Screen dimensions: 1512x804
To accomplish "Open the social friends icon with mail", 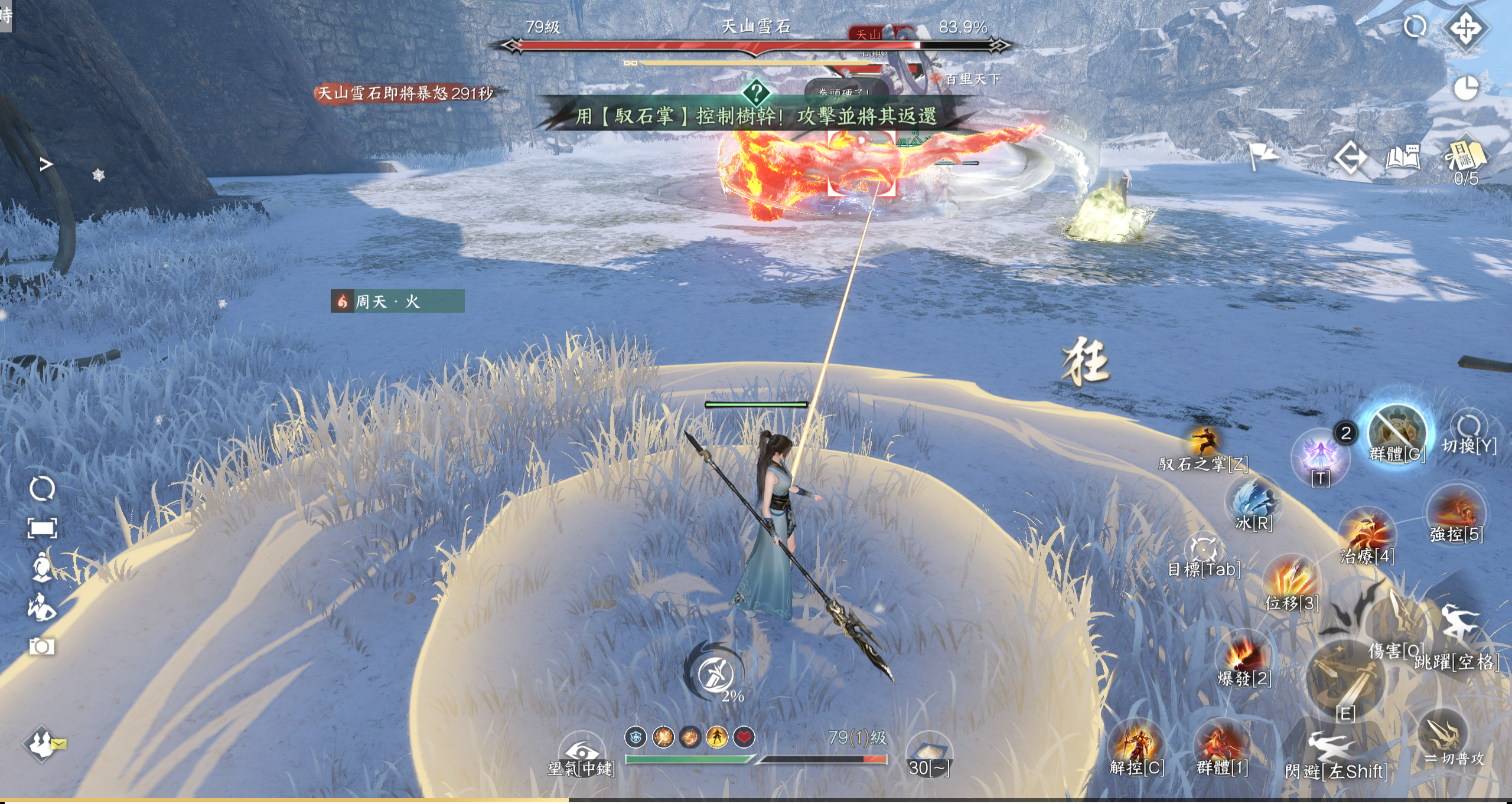I will [x=43, y=744].
